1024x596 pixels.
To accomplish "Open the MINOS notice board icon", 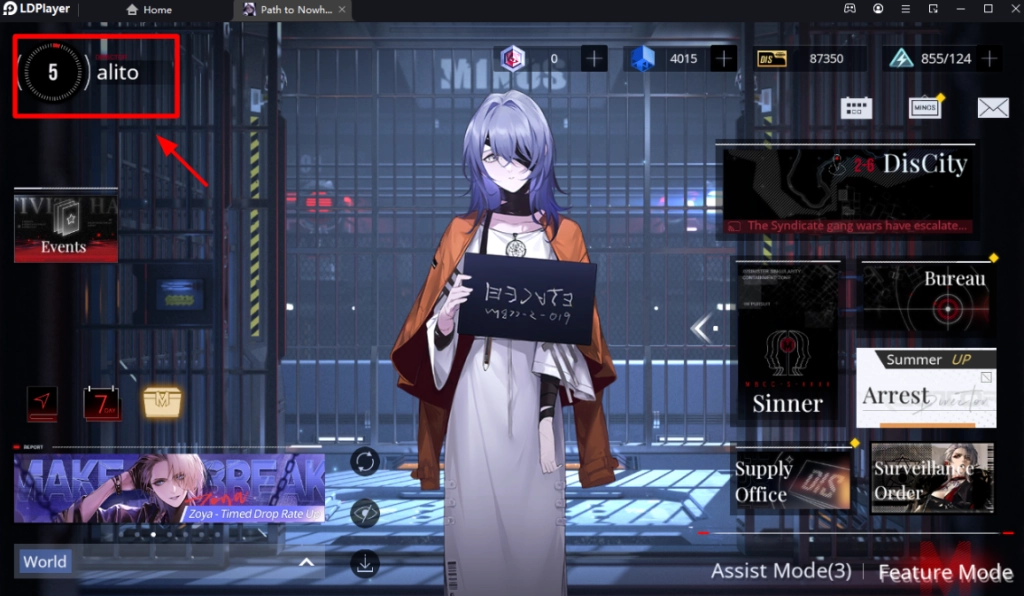I will [925, 108].
